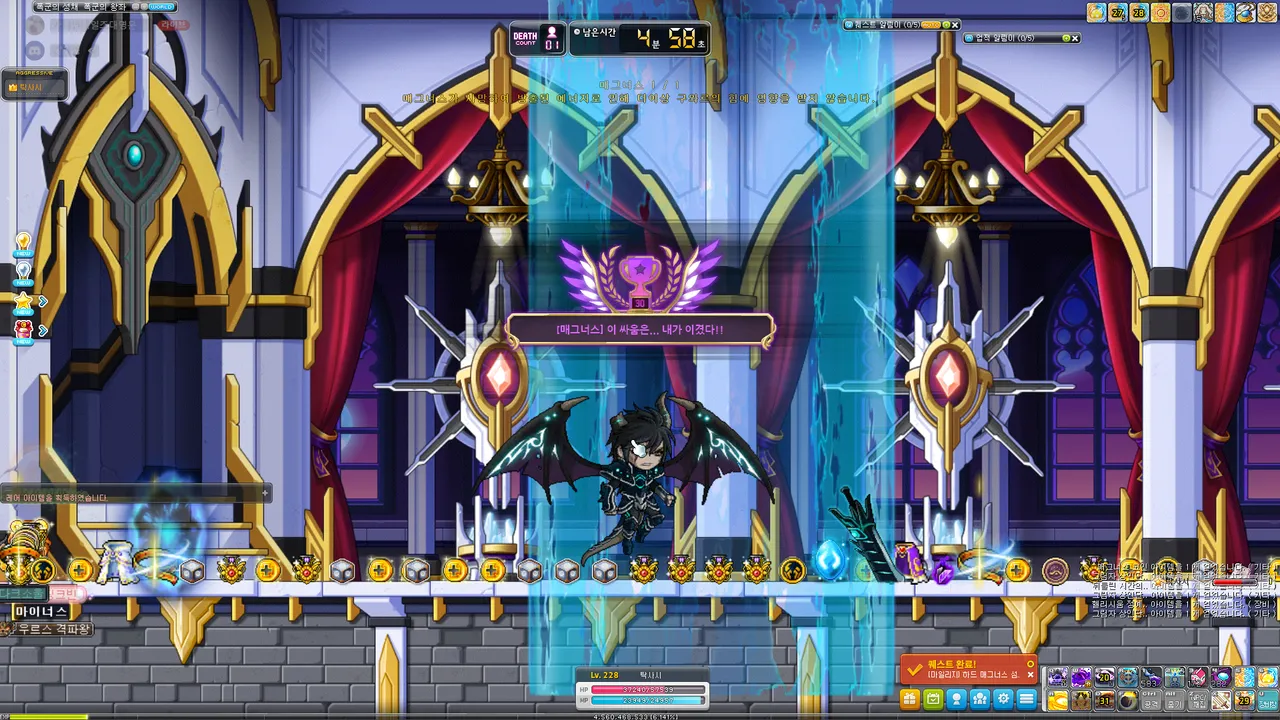
Task: Open the gear settings menu
Action: coord(1003,699)
